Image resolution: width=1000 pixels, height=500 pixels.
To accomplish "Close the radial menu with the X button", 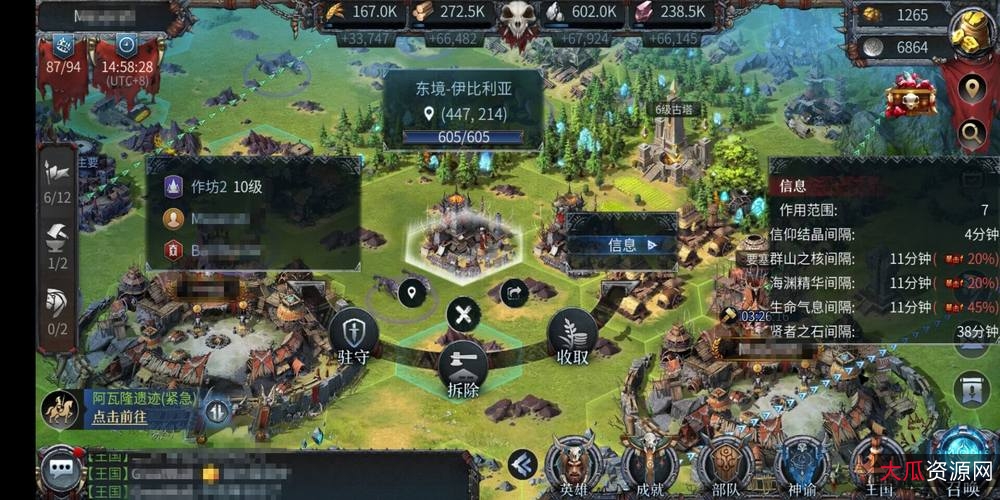I will tap(462, 314).
